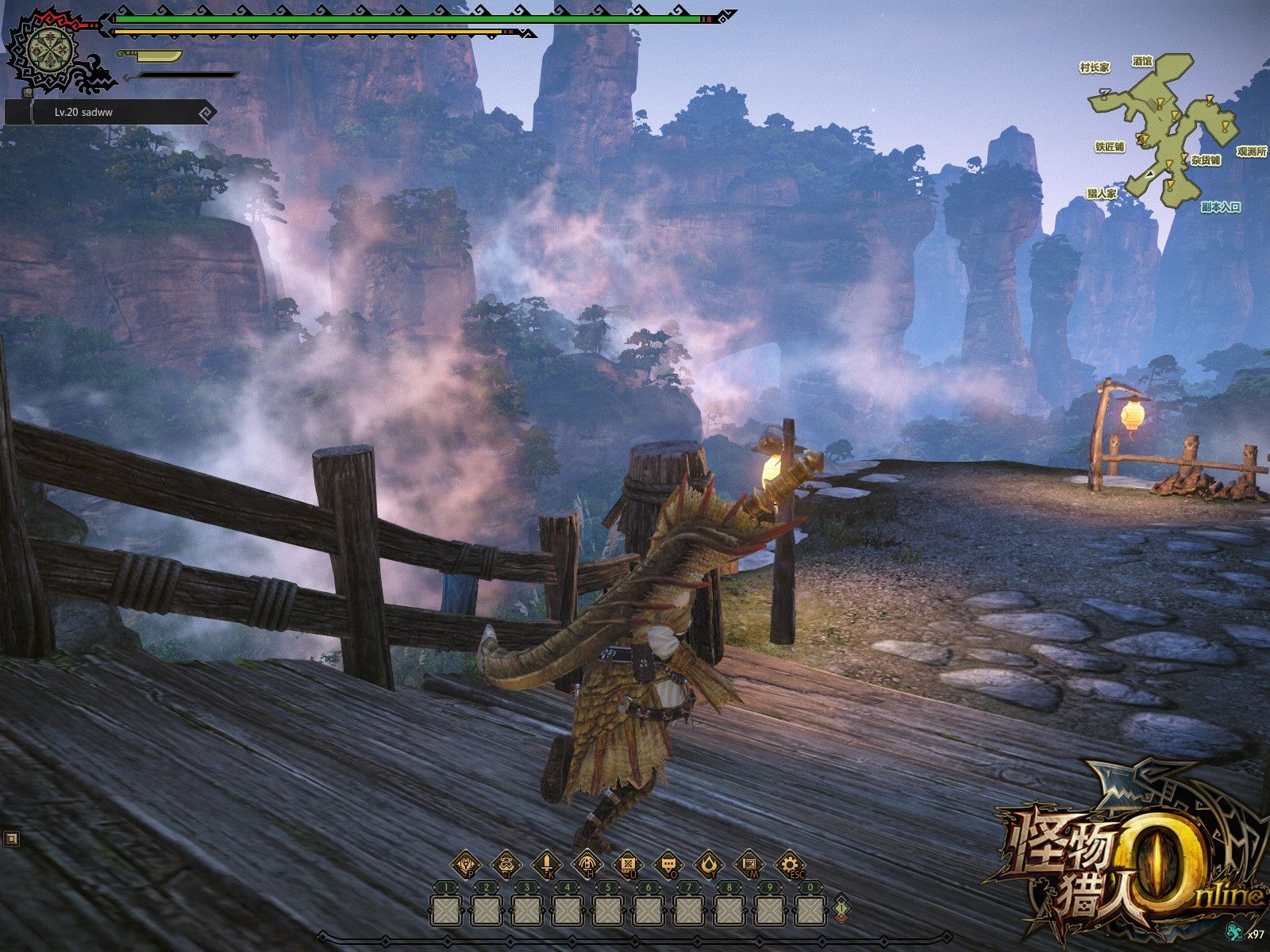Image resolution: width=1270 pixels, height=952 pixels.
Task: Select hotbar slot number 1
Action: pos(444,912)
